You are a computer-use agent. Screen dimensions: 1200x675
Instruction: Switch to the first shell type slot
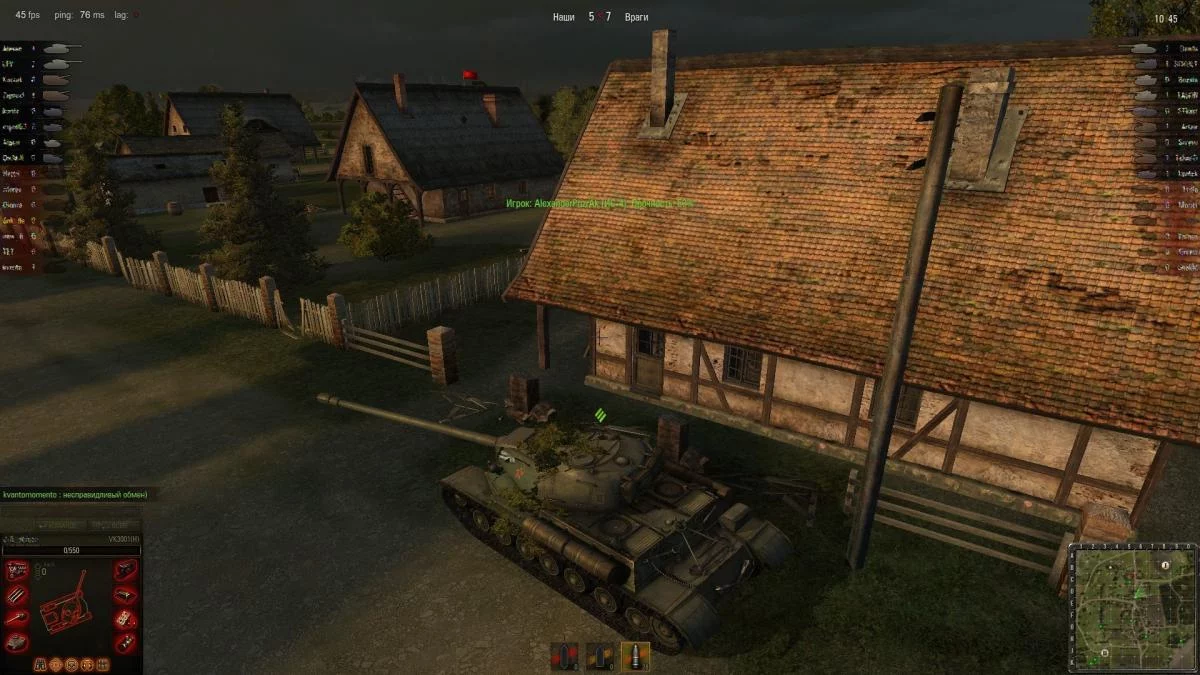pyautogui.click(x=565, y=656)
